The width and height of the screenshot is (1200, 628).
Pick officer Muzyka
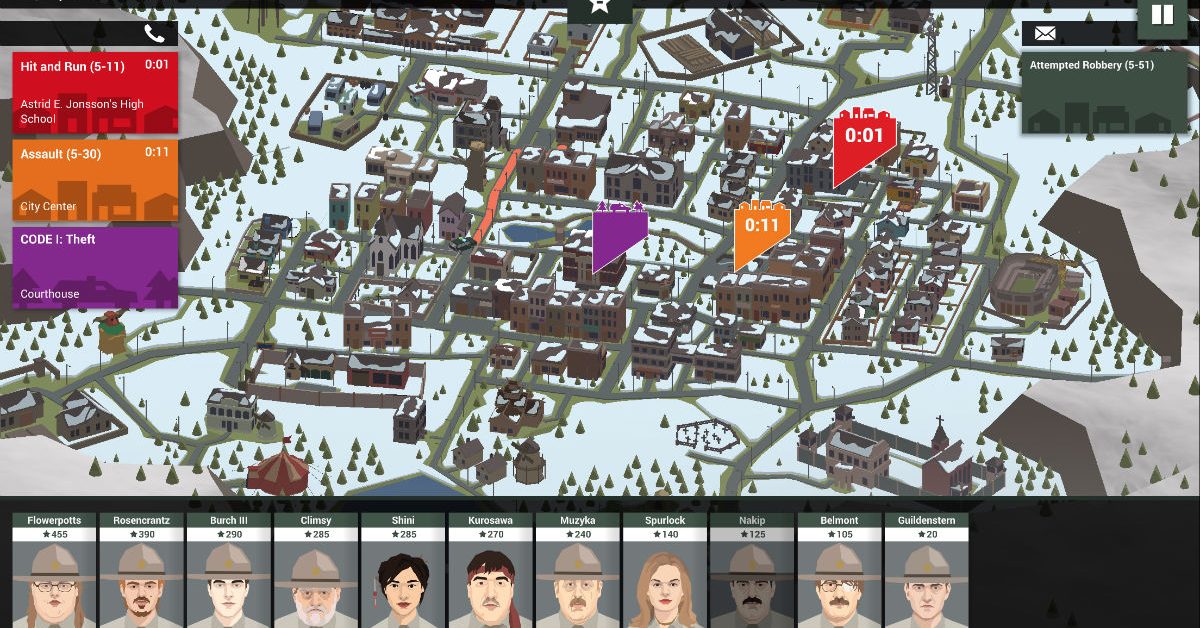tap(577, 570)
